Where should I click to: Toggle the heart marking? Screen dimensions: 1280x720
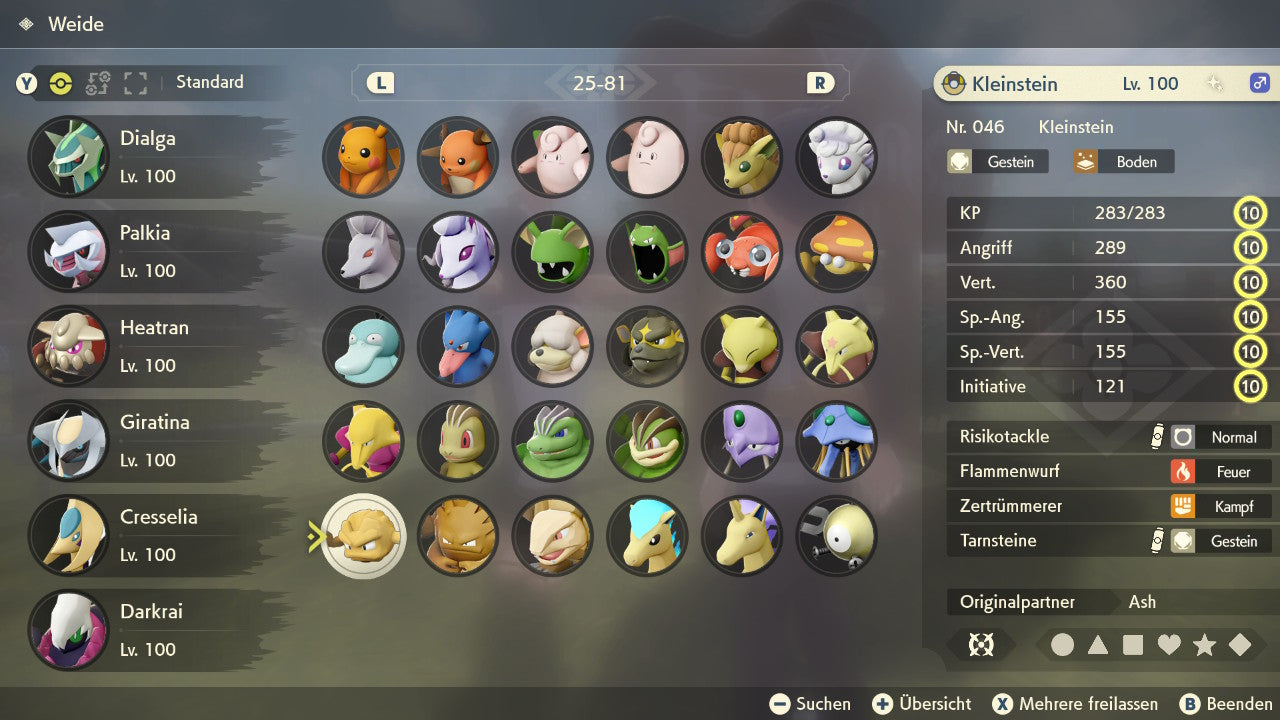click(1169, 645)
